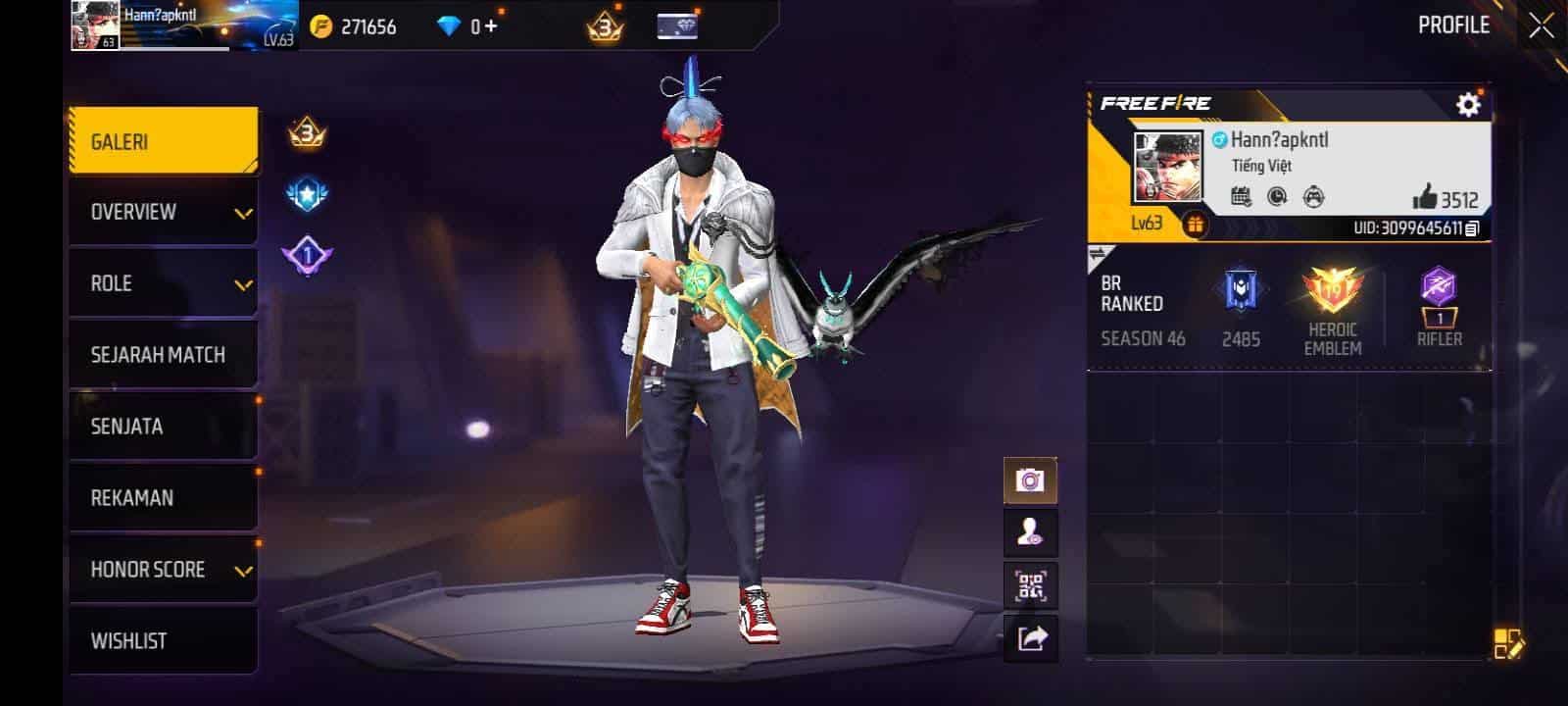1568x706 pixels.
Task: Like the player's profile thumbs-up
Action: point(1425,197)
